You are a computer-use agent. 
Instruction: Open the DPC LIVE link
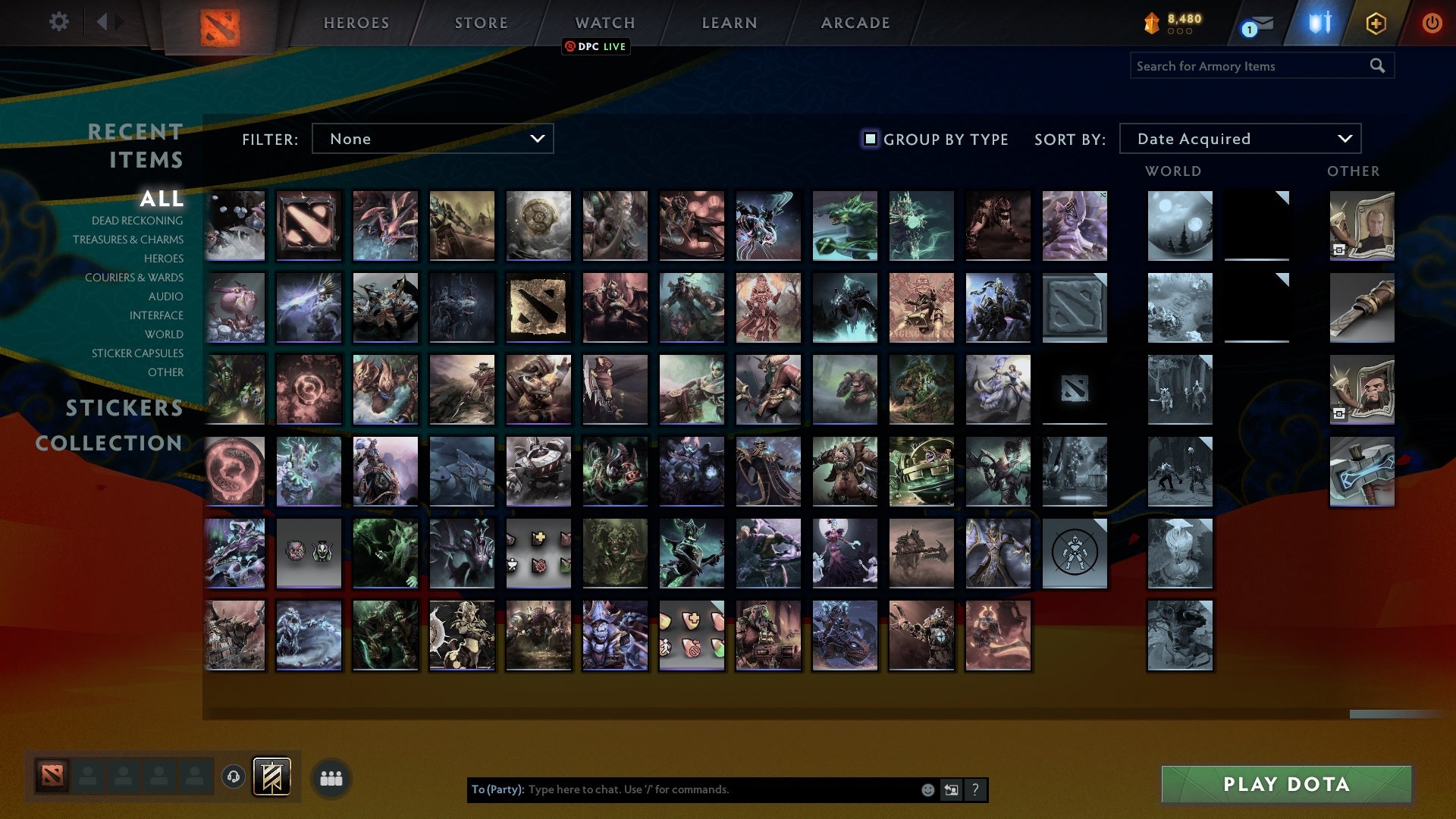coord(596,46)
